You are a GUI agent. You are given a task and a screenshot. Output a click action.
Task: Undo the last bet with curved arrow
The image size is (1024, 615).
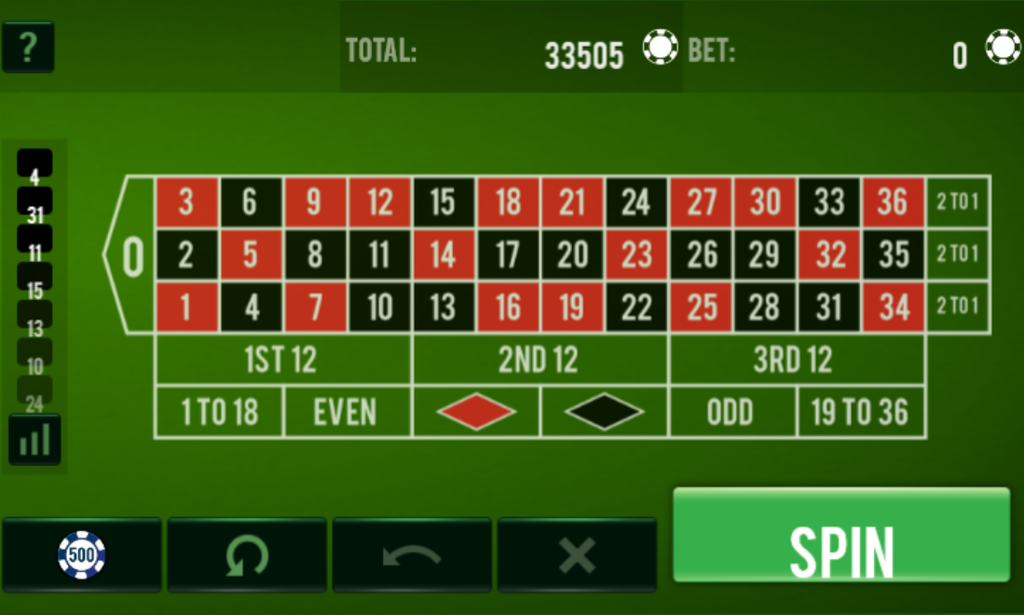[412, 555]
